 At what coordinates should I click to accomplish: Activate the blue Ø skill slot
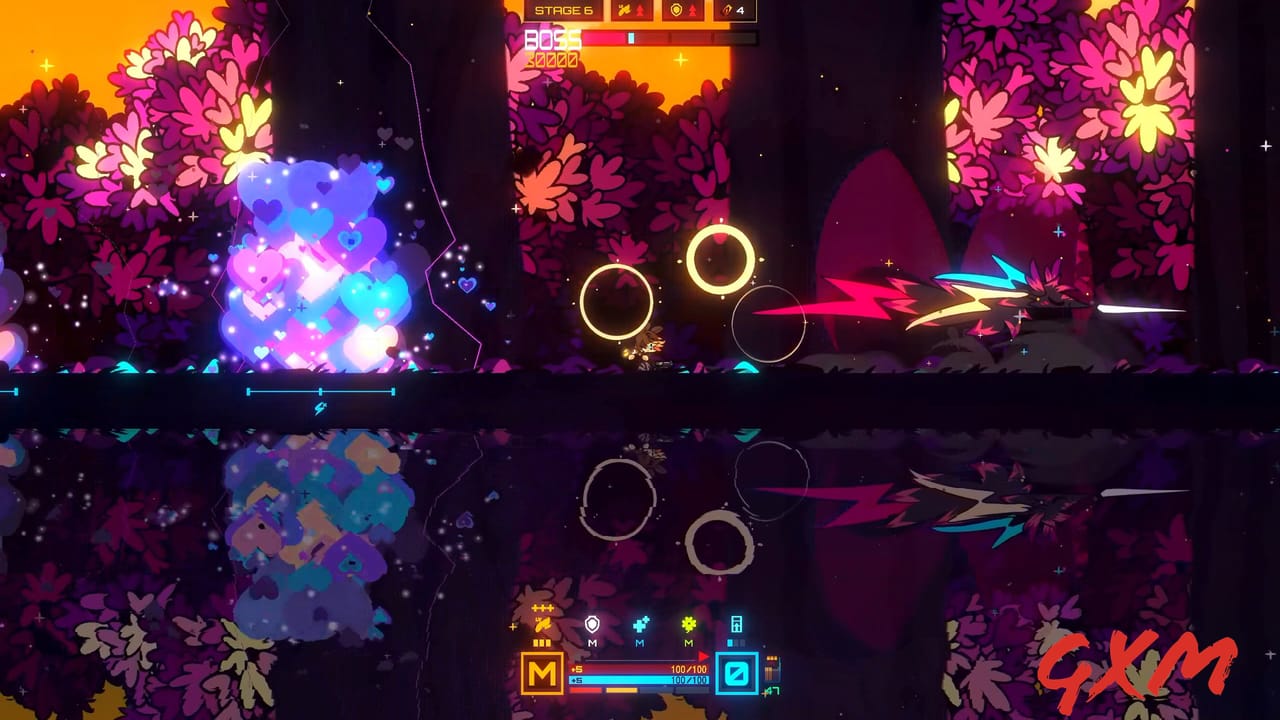[736, 672]
